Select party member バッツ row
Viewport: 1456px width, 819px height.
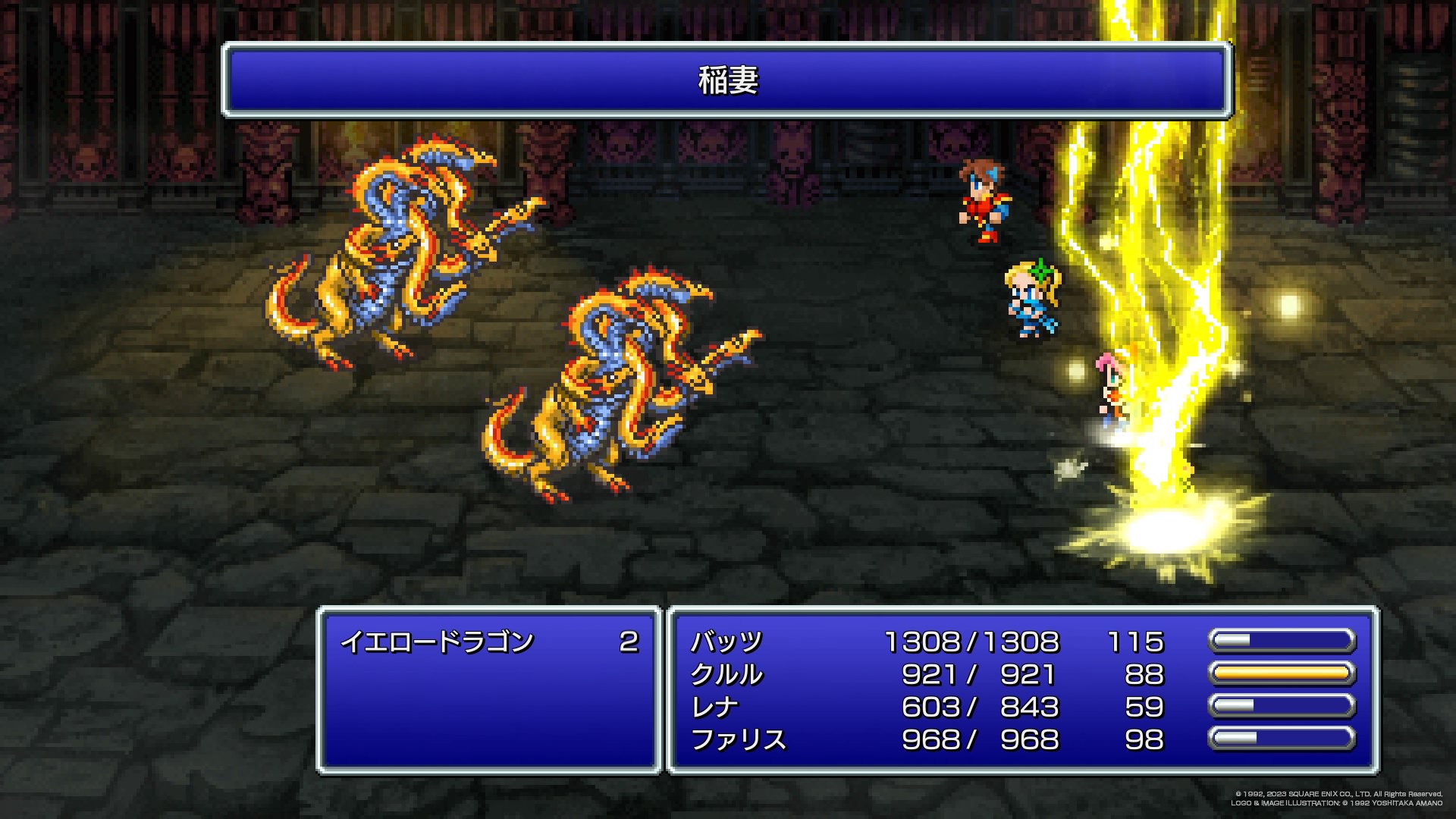pyautogui.click(x=726, y=642)
